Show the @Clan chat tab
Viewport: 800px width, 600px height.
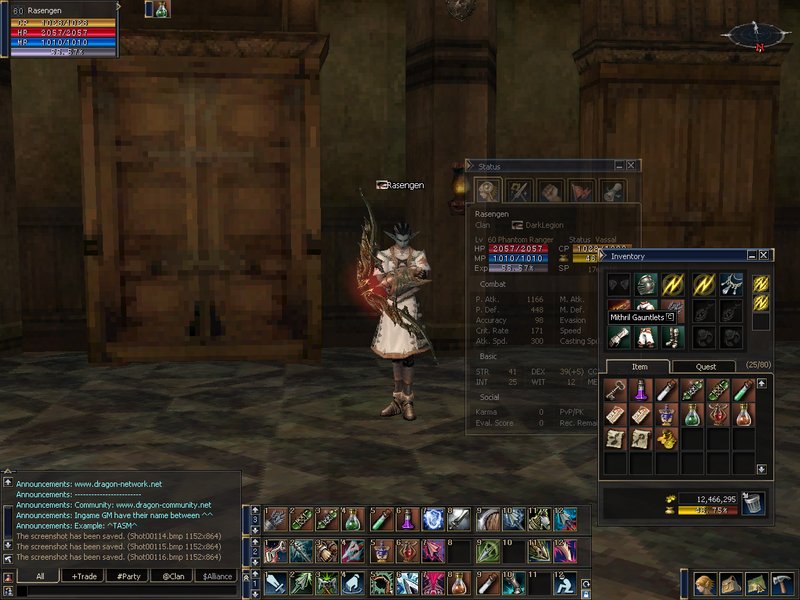coord(173,576)
